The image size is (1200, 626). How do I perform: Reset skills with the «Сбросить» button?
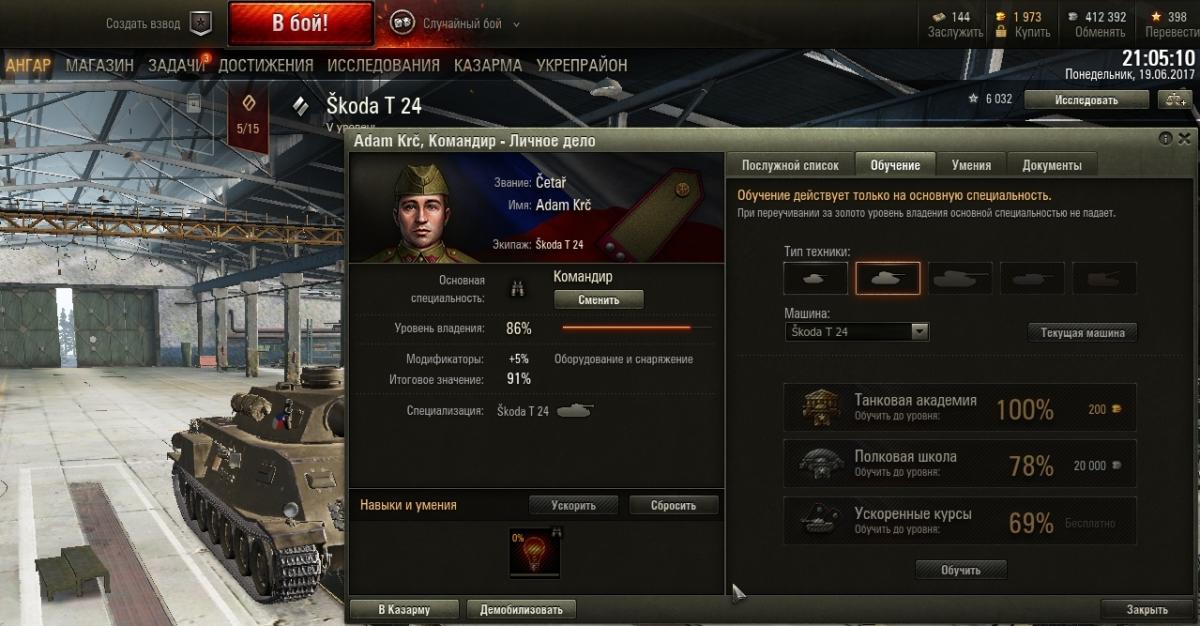(x=673, y=505)
